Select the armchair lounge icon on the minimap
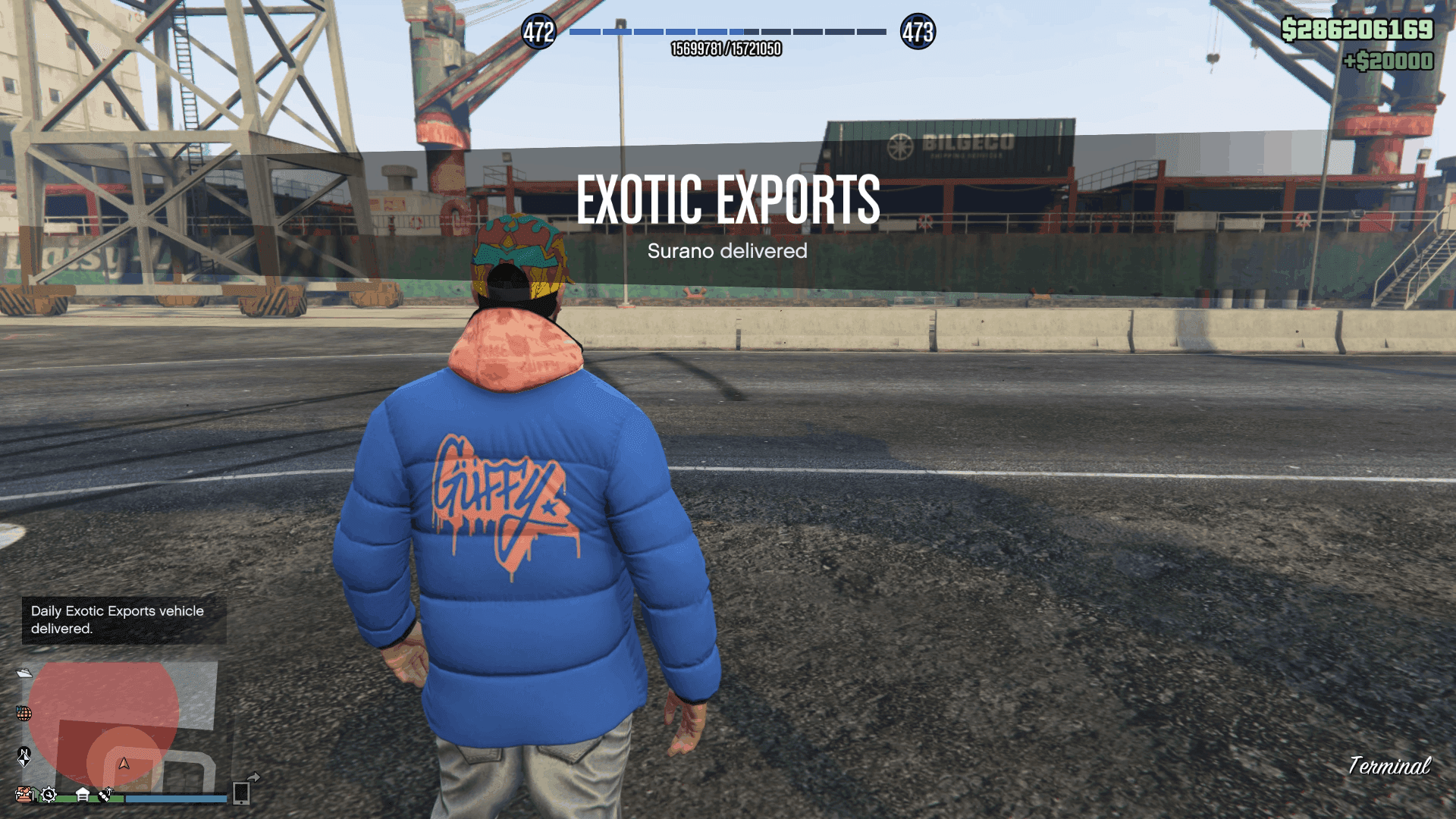 24,795
